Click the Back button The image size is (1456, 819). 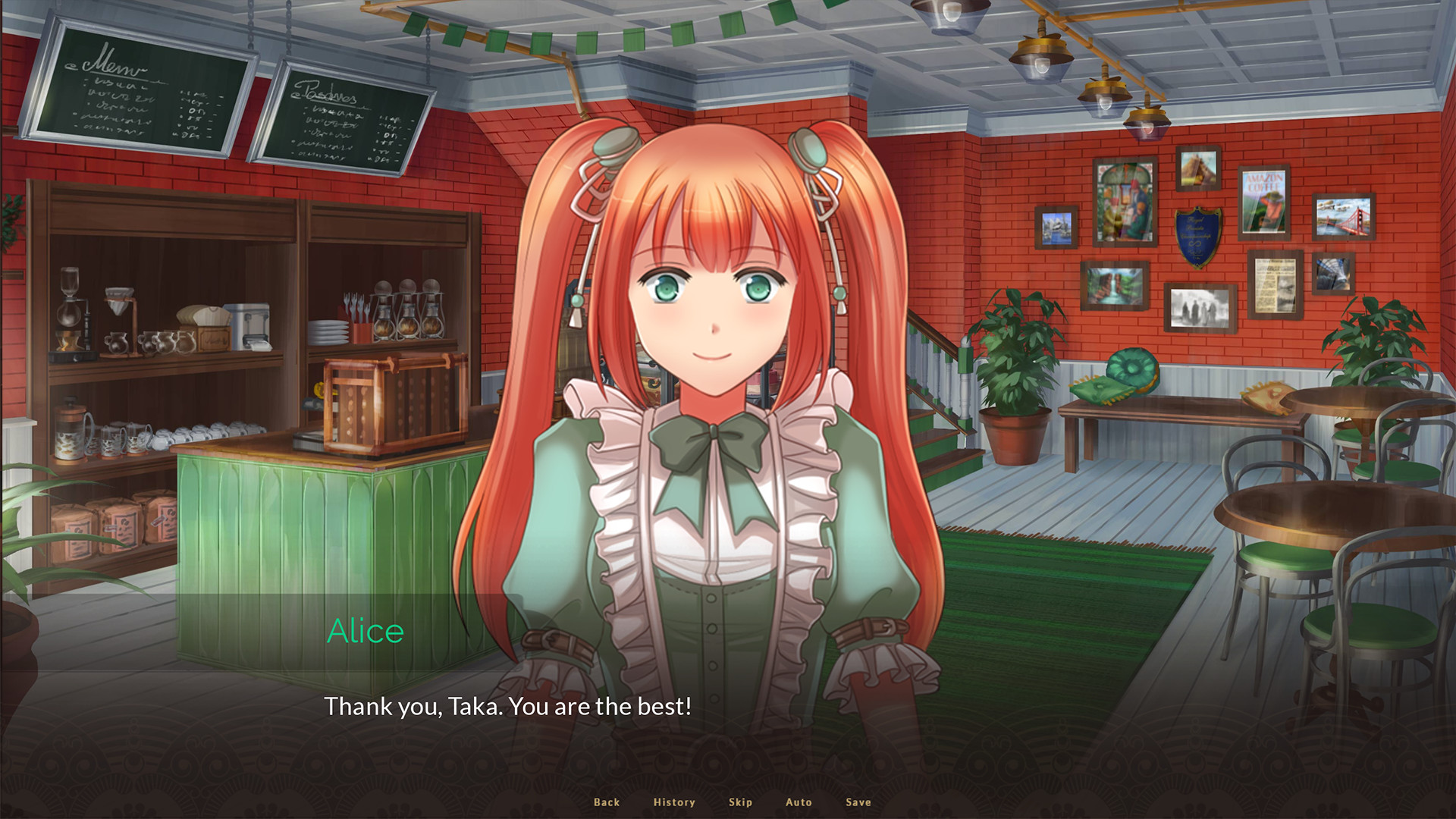pos(605,802)
